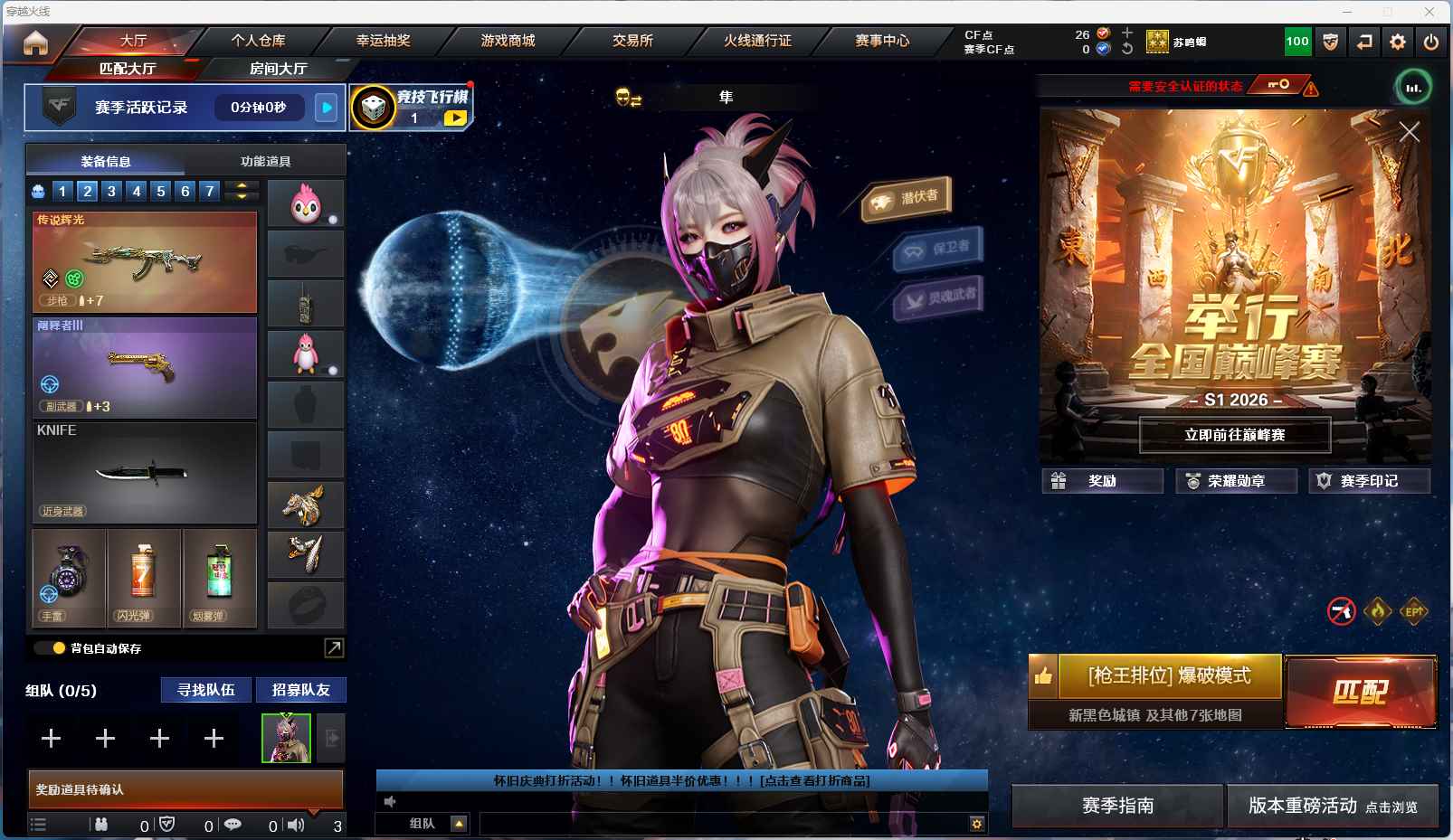This screenshot has height=840, width=1453.
Task: Open settings via the gear icon
Action: 1398,42
